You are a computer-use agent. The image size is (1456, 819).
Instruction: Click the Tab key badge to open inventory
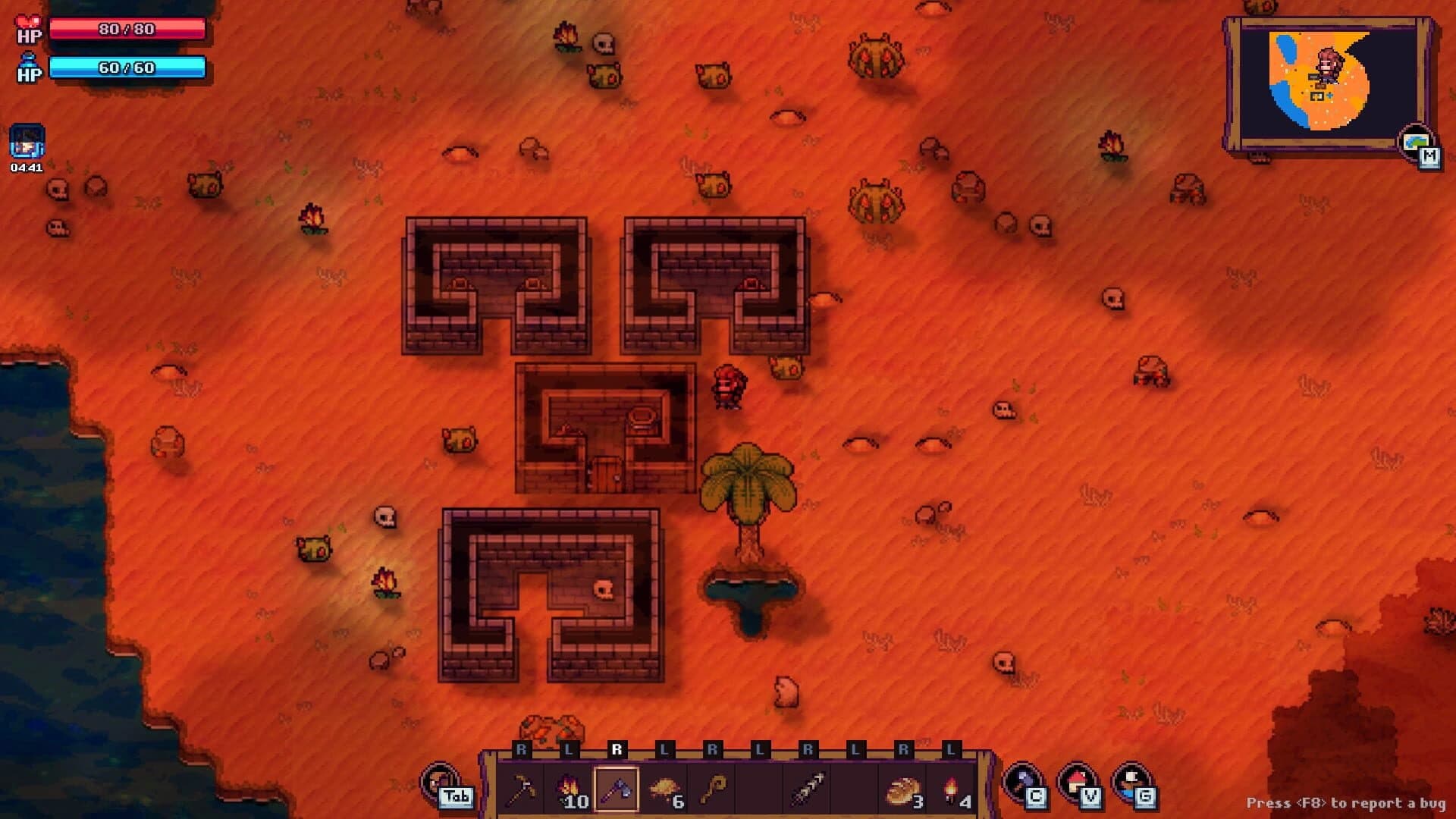coord(457,798)
